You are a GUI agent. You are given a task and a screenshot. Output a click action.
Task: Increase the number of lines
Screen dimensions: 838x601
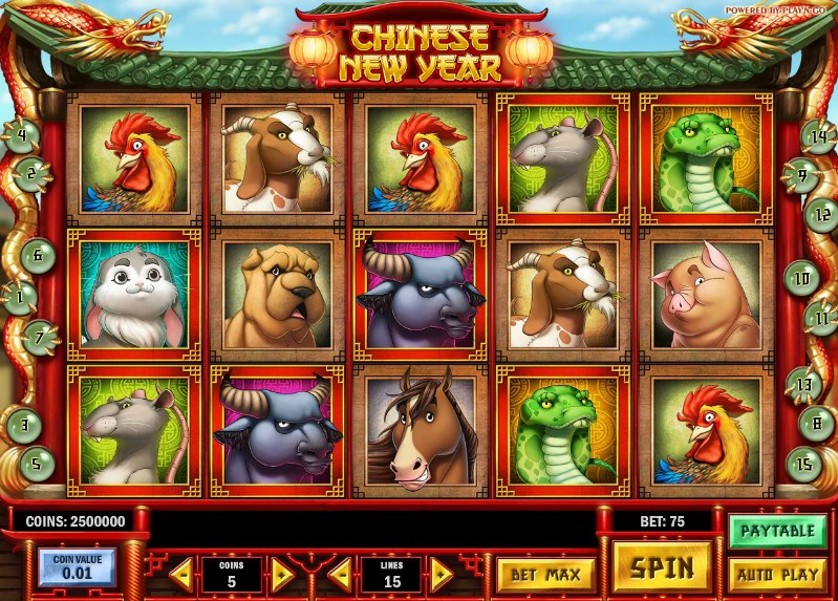coord(442,575)
